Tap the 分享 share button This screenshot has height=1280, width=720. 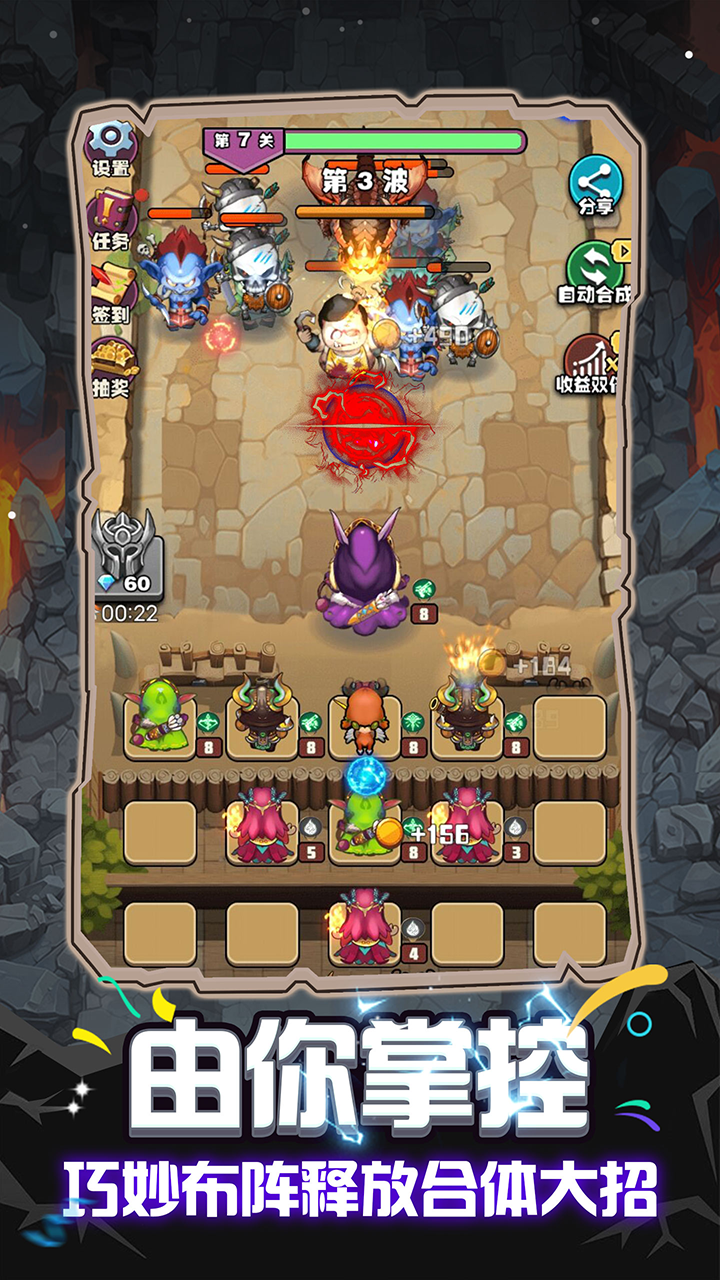coord(596,186)
